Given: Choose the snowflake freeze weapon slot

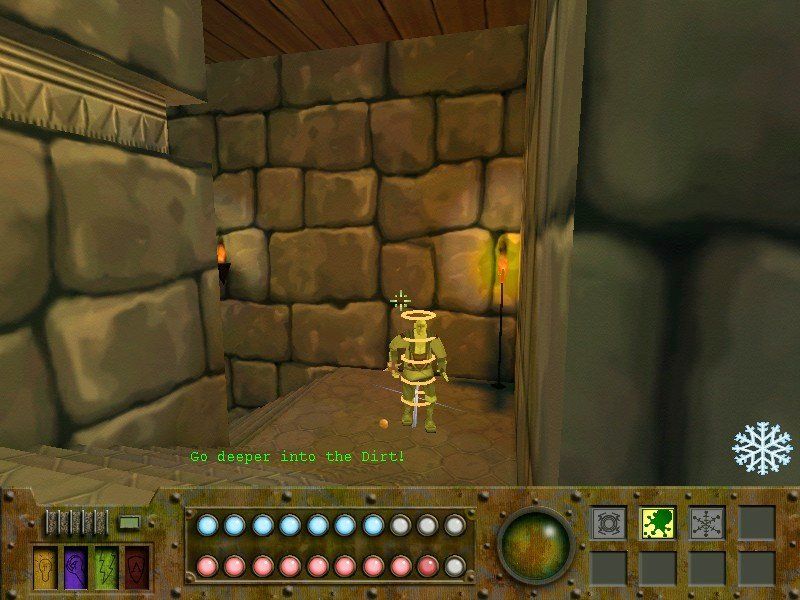Looking at the screenshot, I should pyautogui.click(x=706, y=522).
